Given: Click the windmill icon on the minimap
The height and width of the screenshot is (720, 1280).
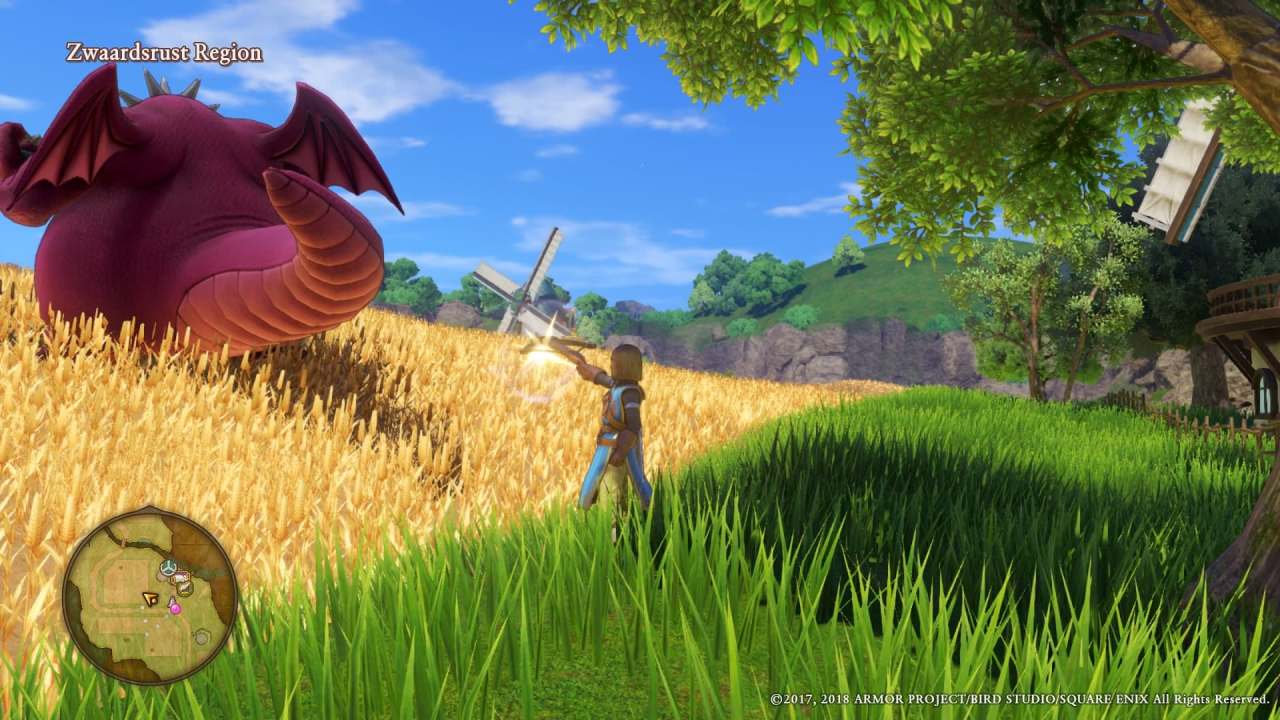Looking at the screenshot, I should [x=167, y=566].
